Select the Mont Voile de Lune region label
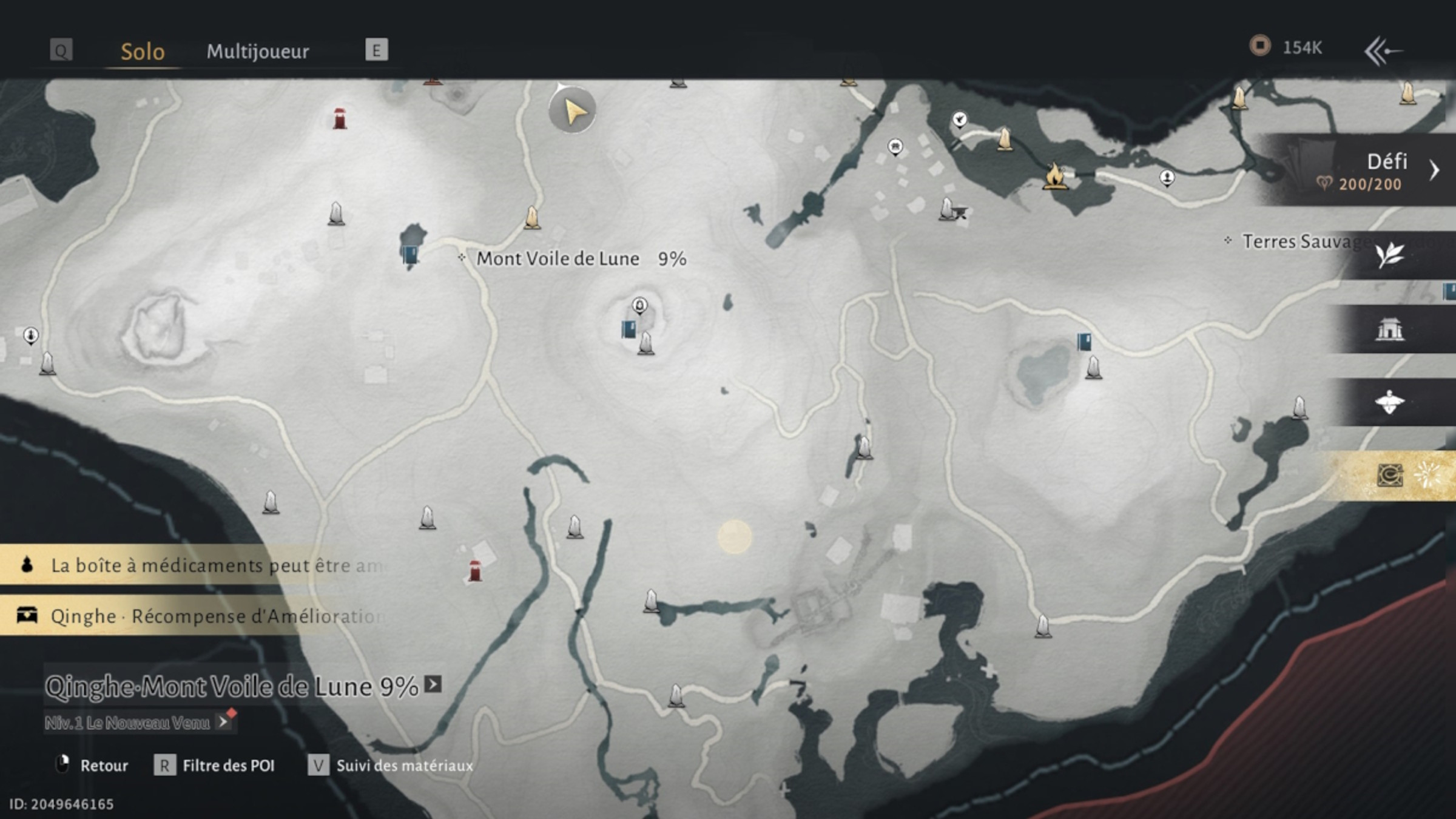This screenshot has width=1456, height=819. click(x=557, y=259)
